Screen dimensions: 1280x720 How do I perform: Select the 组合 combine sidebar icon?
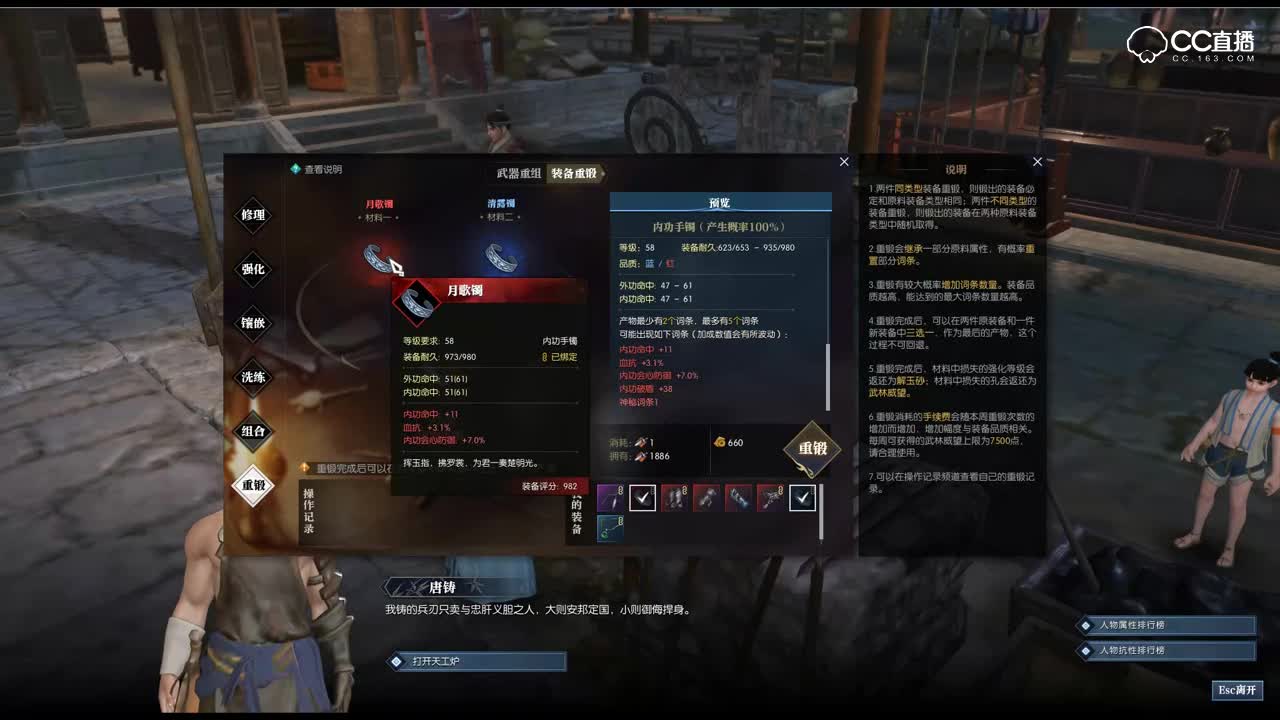coord(252,432)
